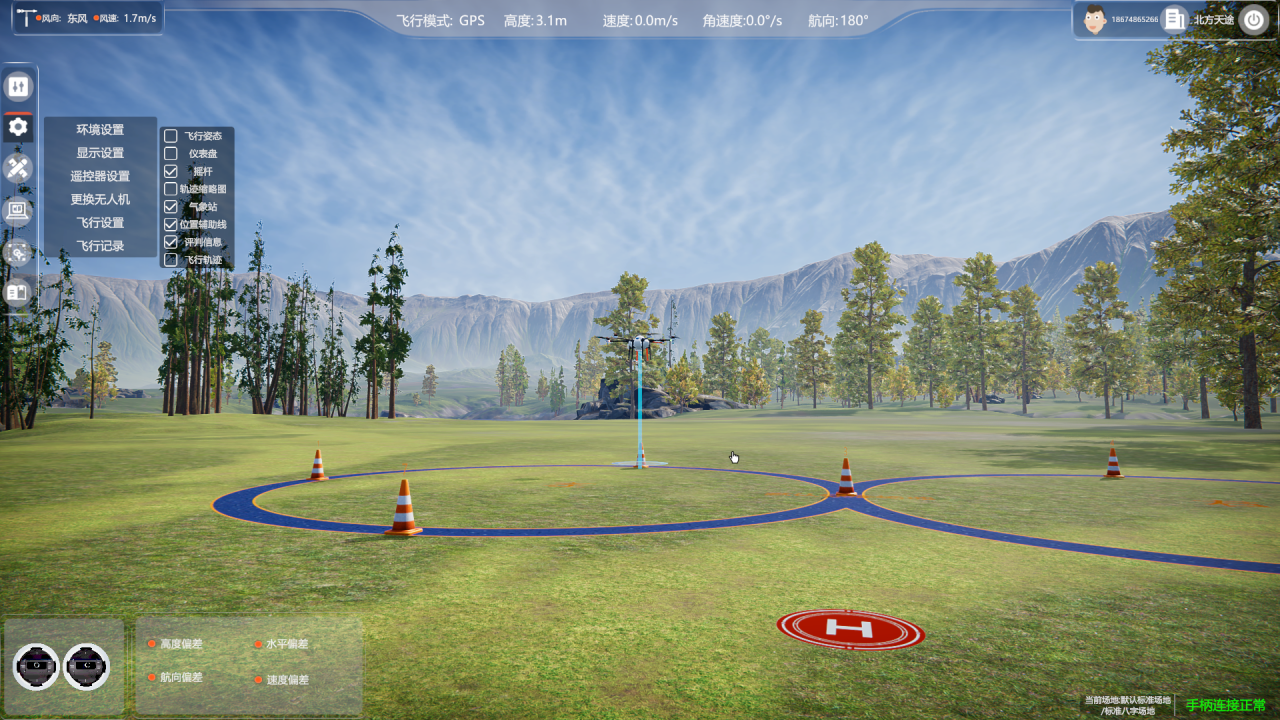Open the 环境设置 environment settings entry
Screen dimensions: 1280x720
pyautogui.click(x=100, y=130)
